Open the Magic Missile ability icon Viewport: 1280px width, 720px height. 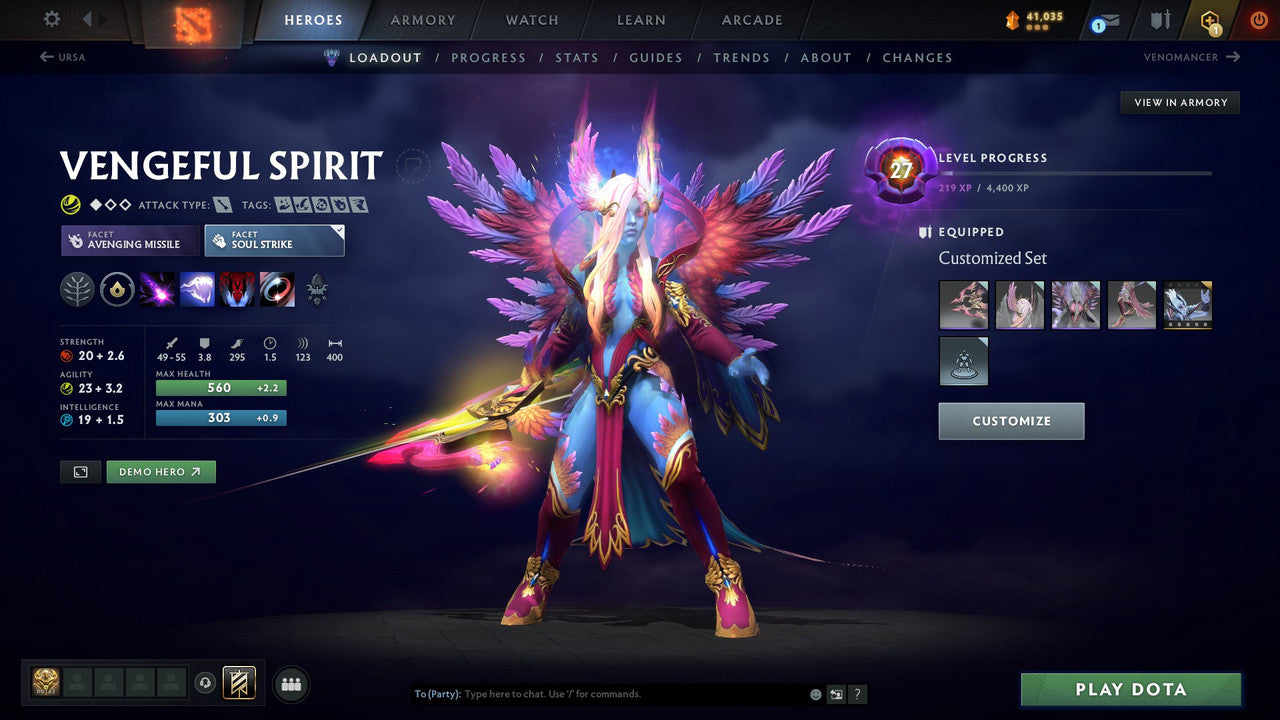tap(157, 290)
